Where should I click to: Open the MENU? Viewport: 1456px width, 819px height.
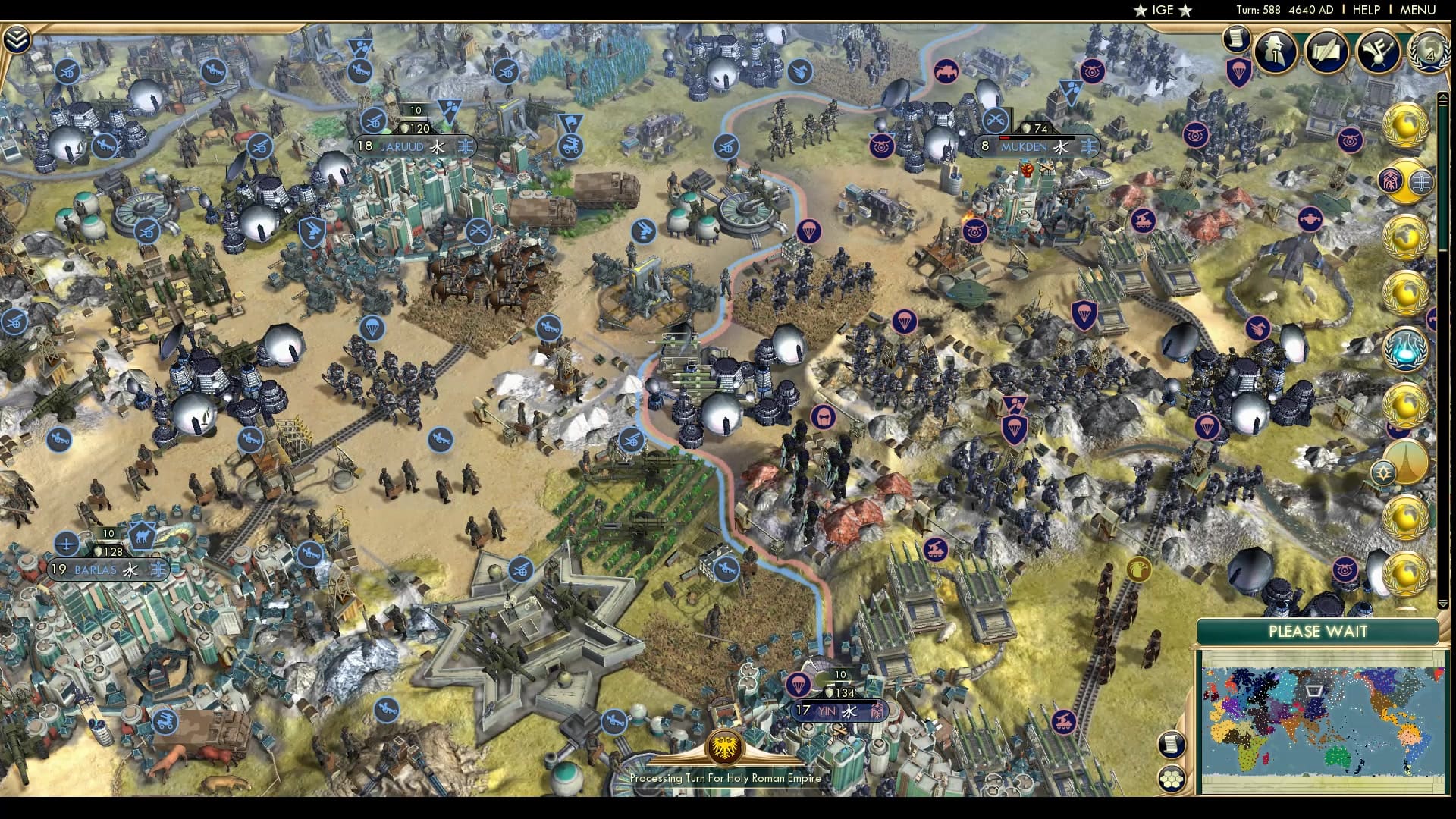1417,10
